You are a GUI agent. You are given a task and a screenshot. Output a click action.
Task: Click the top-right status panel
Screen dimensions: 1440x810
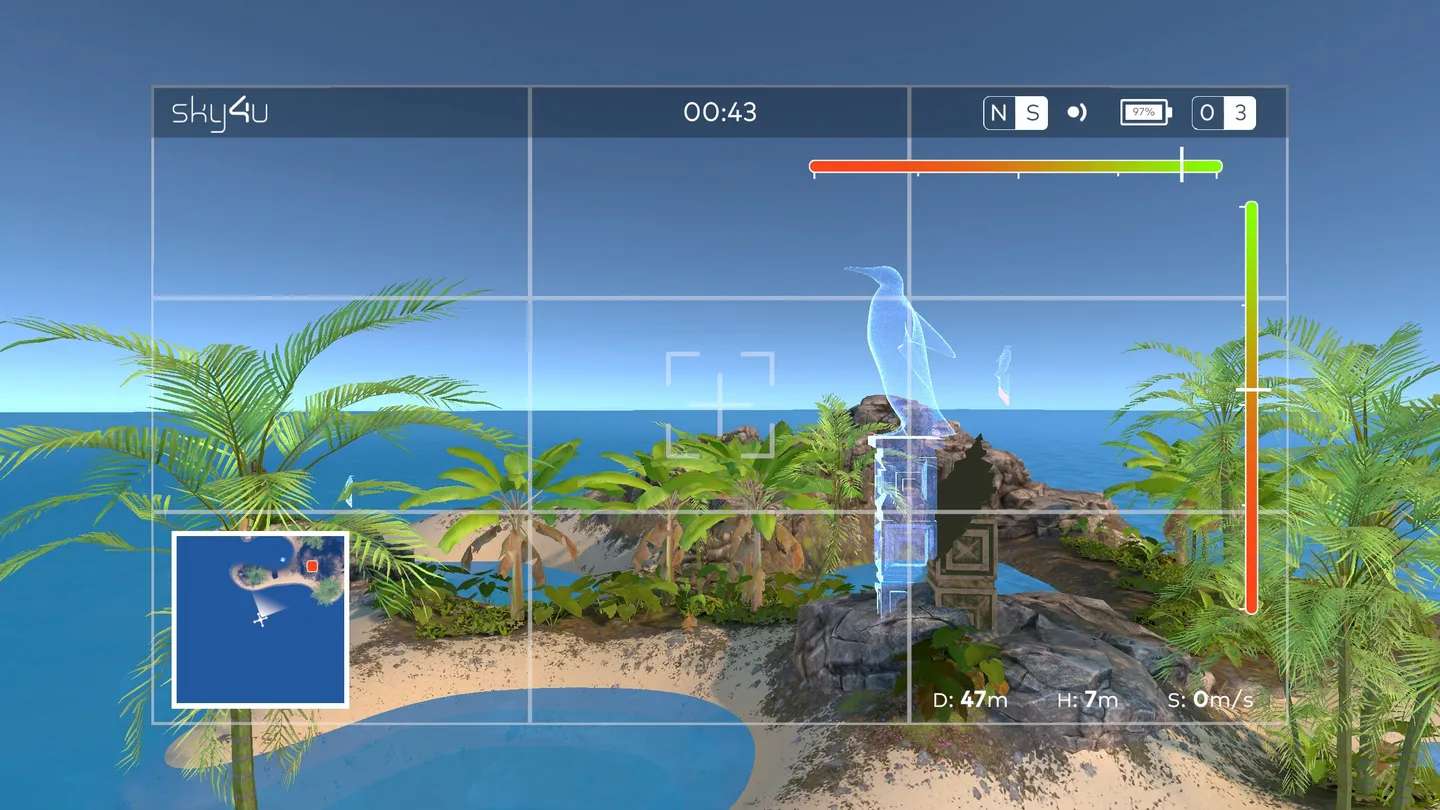pyautogui.click(x=1100, y=113)
